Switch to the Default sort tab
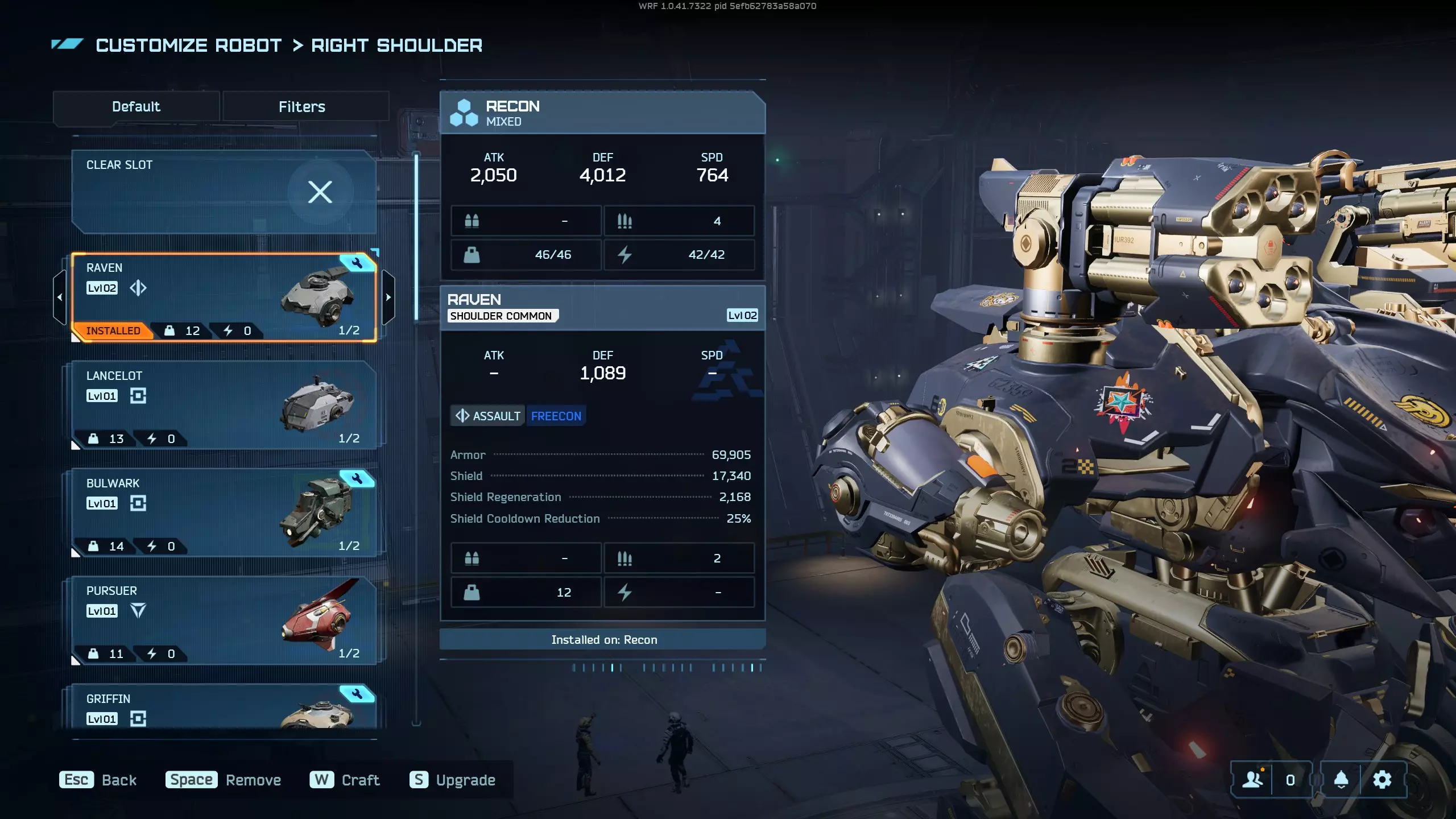The image size is (1456, 819). point(136,107)
